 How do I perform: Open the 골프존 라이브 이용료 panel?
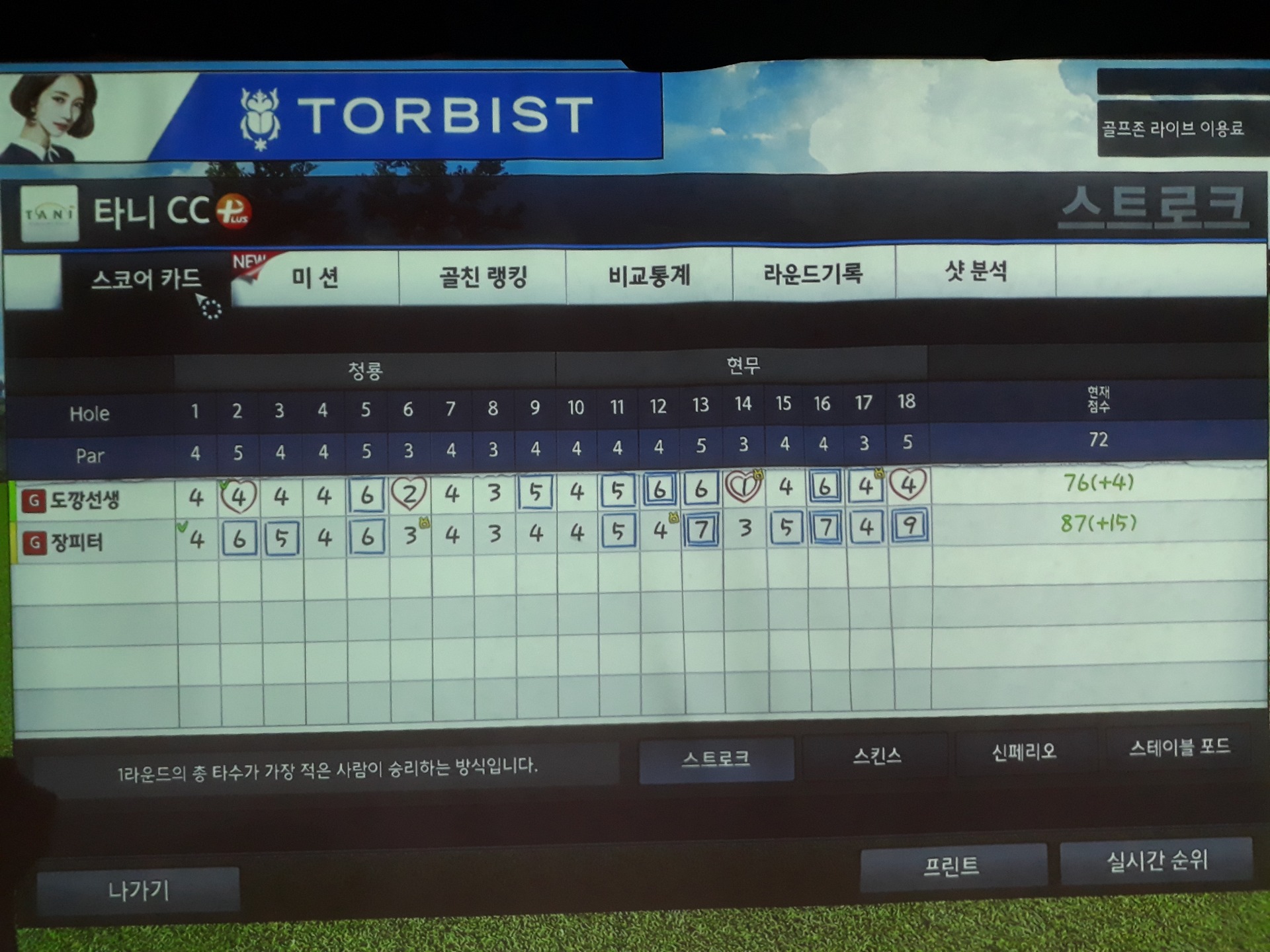[x=1172, y=128]
